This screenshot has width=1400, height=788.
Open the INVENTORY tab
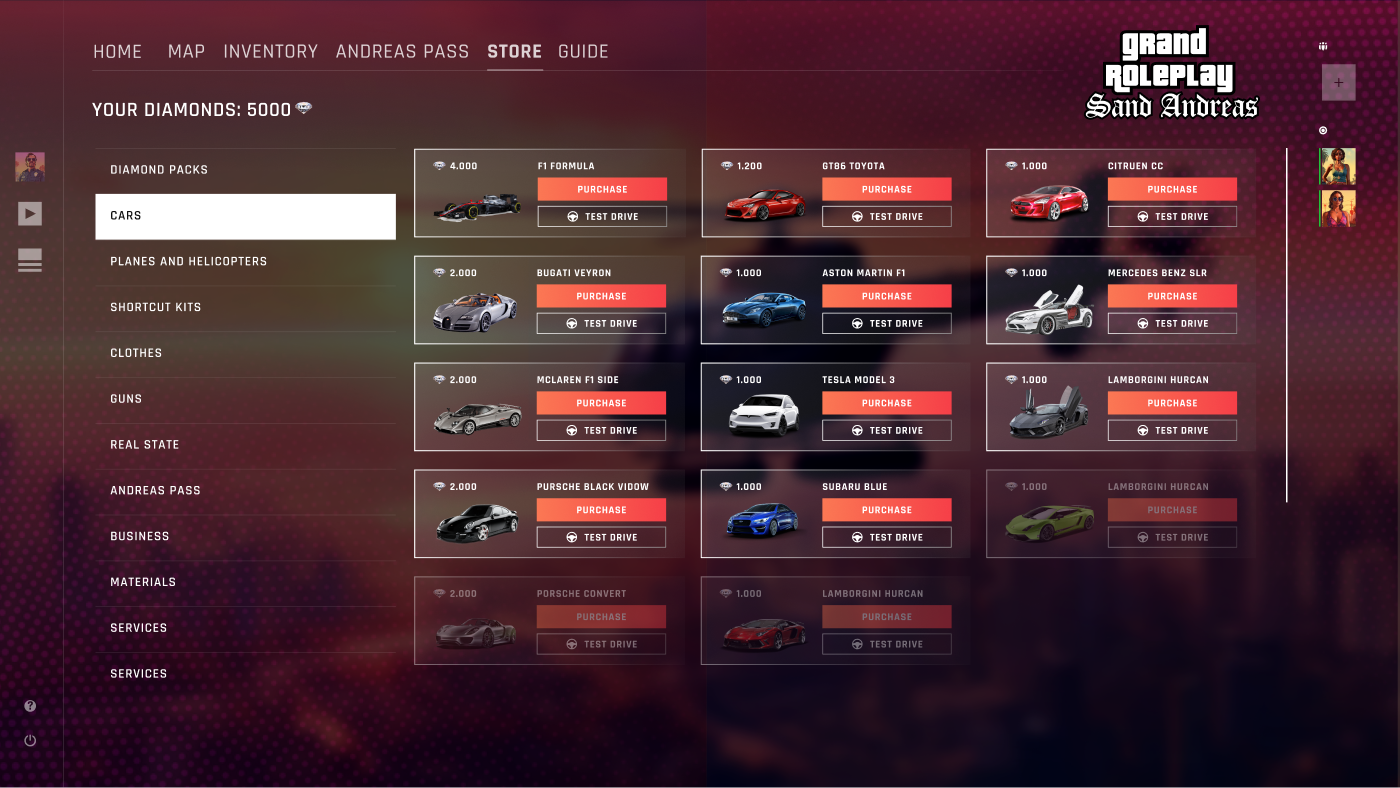point(271,51)
